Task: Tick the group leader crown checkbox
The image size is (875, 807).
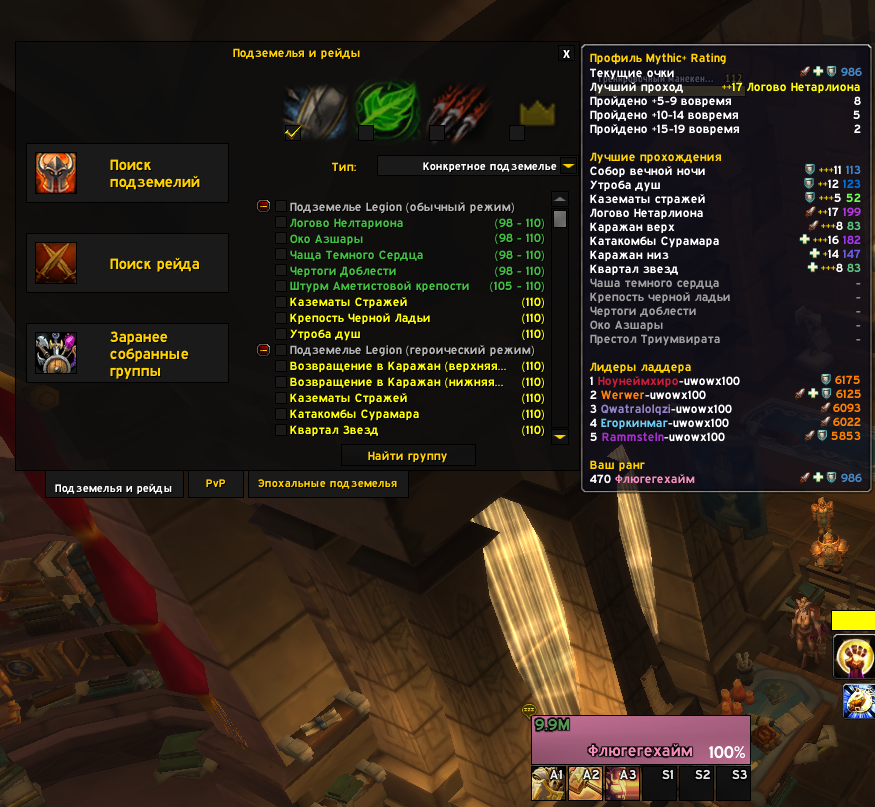Action: (x=516, y=132)
